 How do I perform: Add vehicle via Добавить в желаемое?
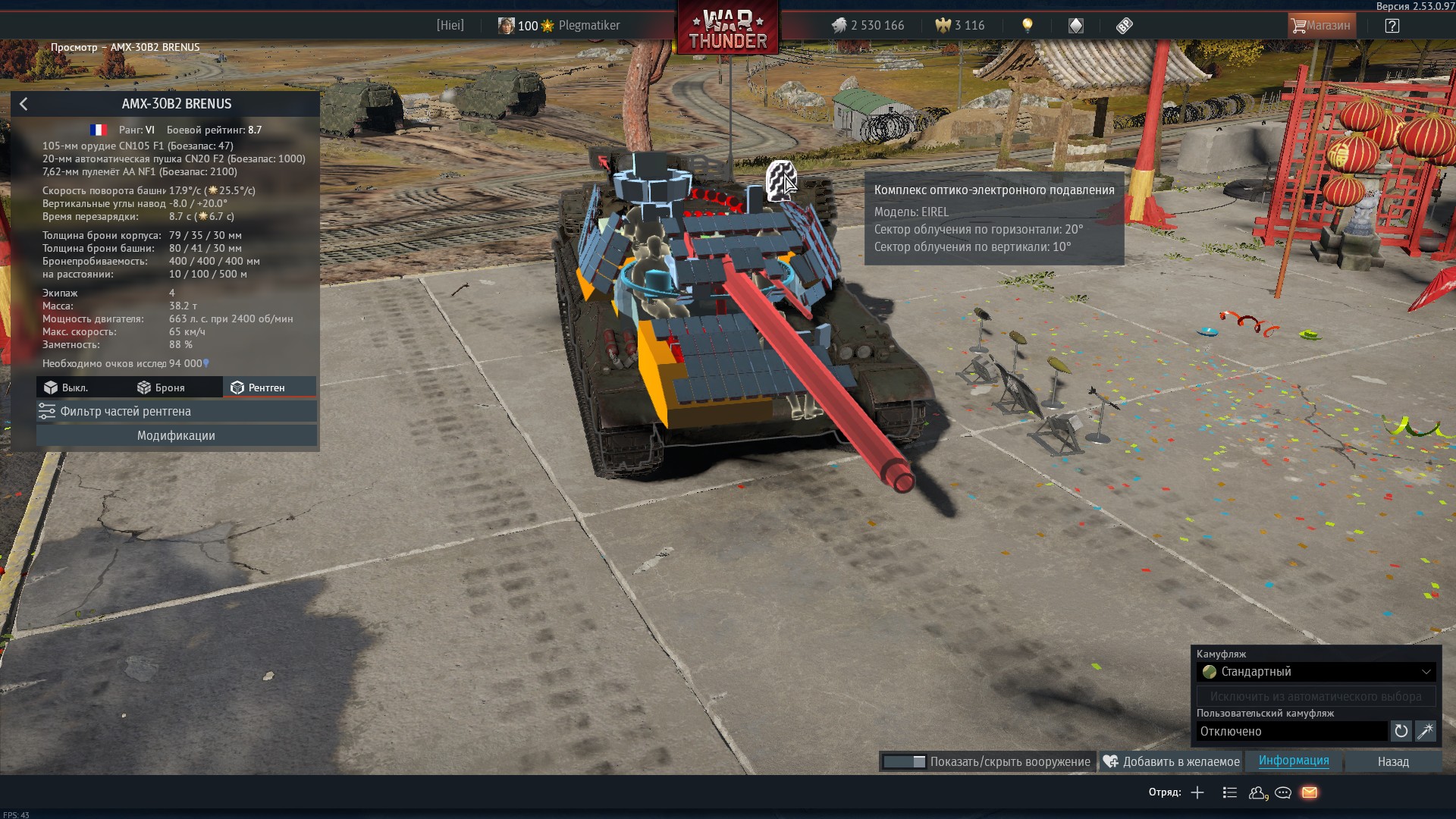[1172, 761]
